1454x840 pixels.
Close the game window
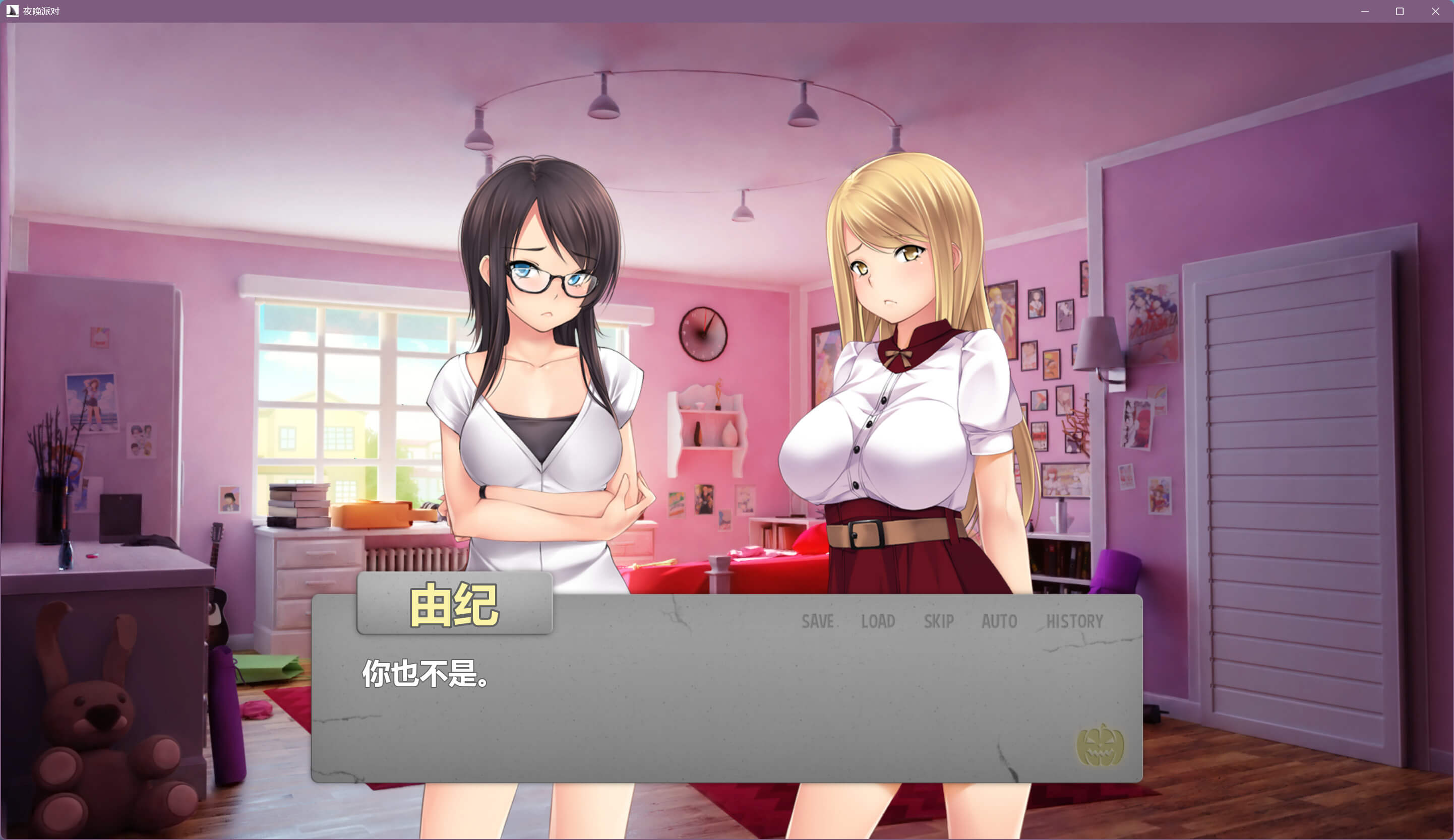coord(1435,11)
